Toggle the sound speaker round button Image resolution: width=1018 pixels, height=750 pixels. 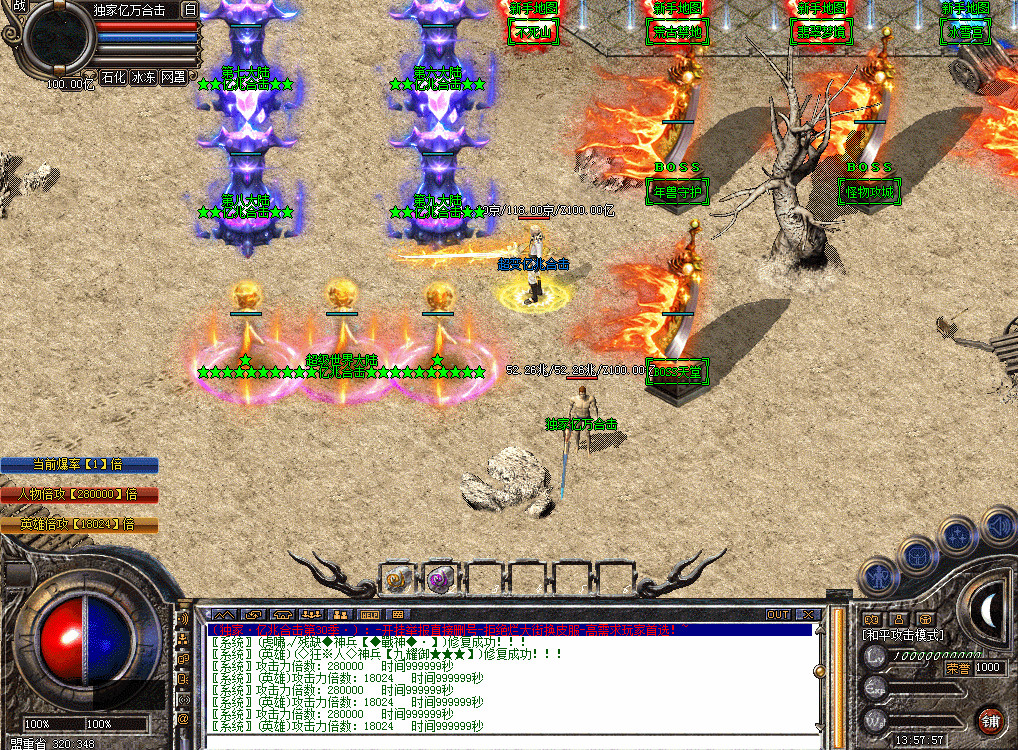click(x=997, y=524)
